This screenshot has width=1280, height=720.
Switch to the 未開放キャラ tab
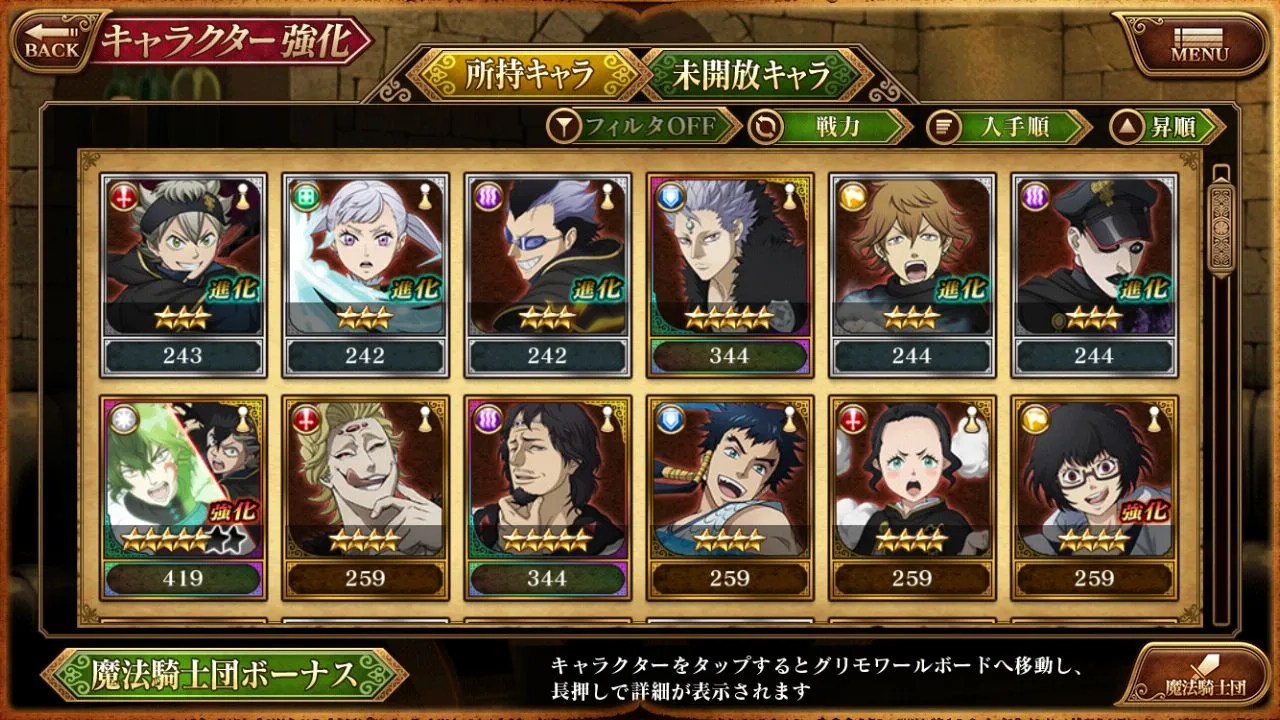coord(752,75)
